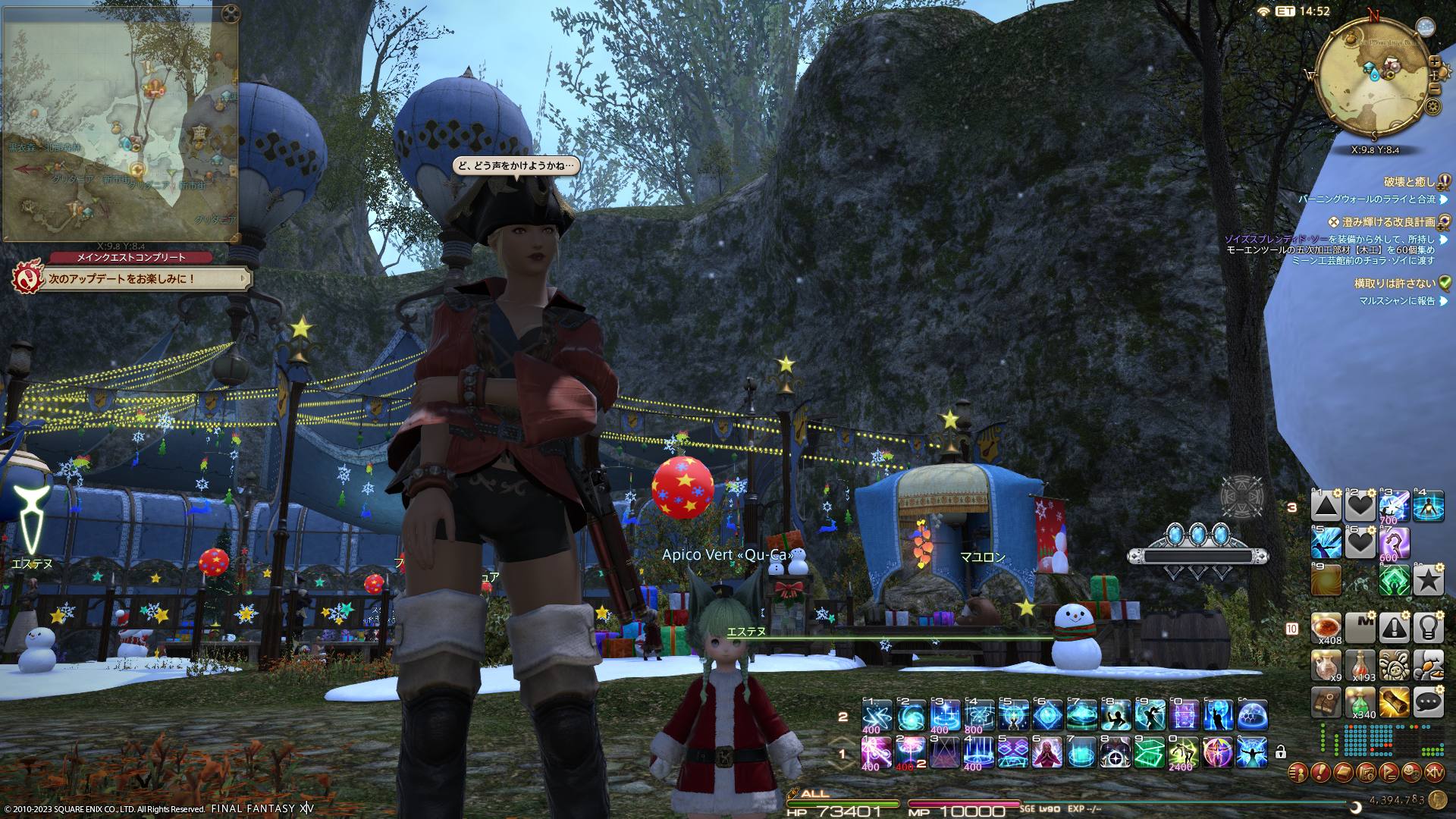Viewport: 1456px width, 819px height.
Task: Open the map overlay settings gear
Action: 231,14
